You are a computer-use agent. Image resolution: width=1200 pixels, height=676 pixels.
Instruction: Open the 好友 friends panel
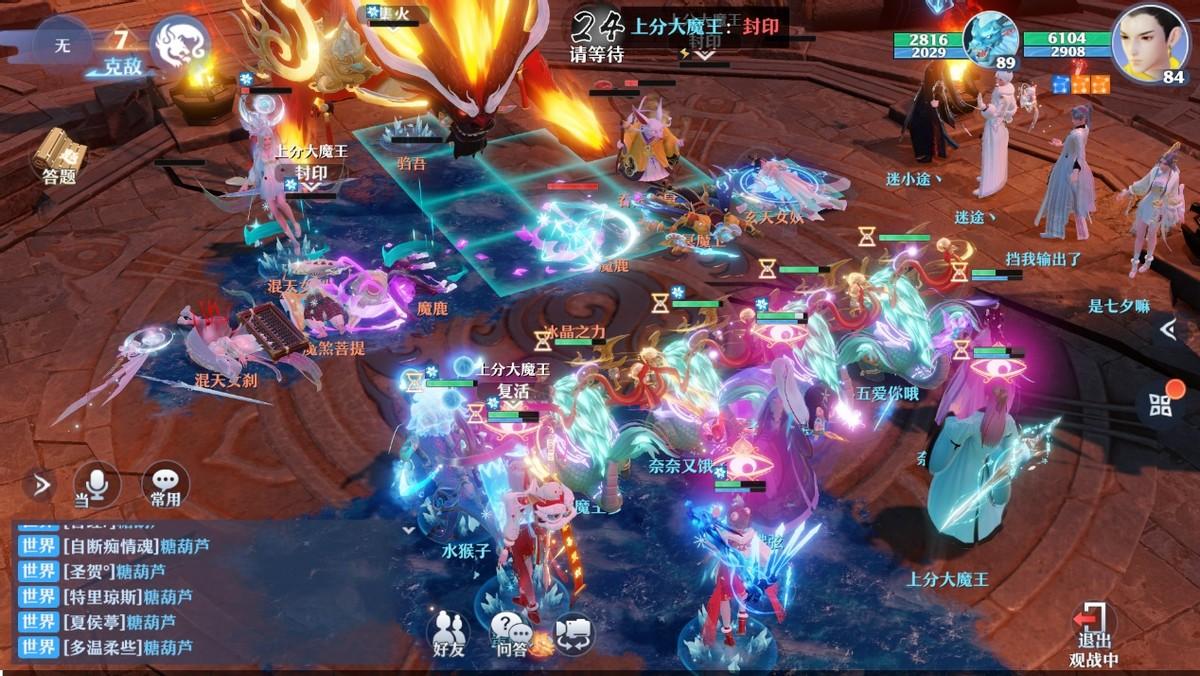(449, 632)
